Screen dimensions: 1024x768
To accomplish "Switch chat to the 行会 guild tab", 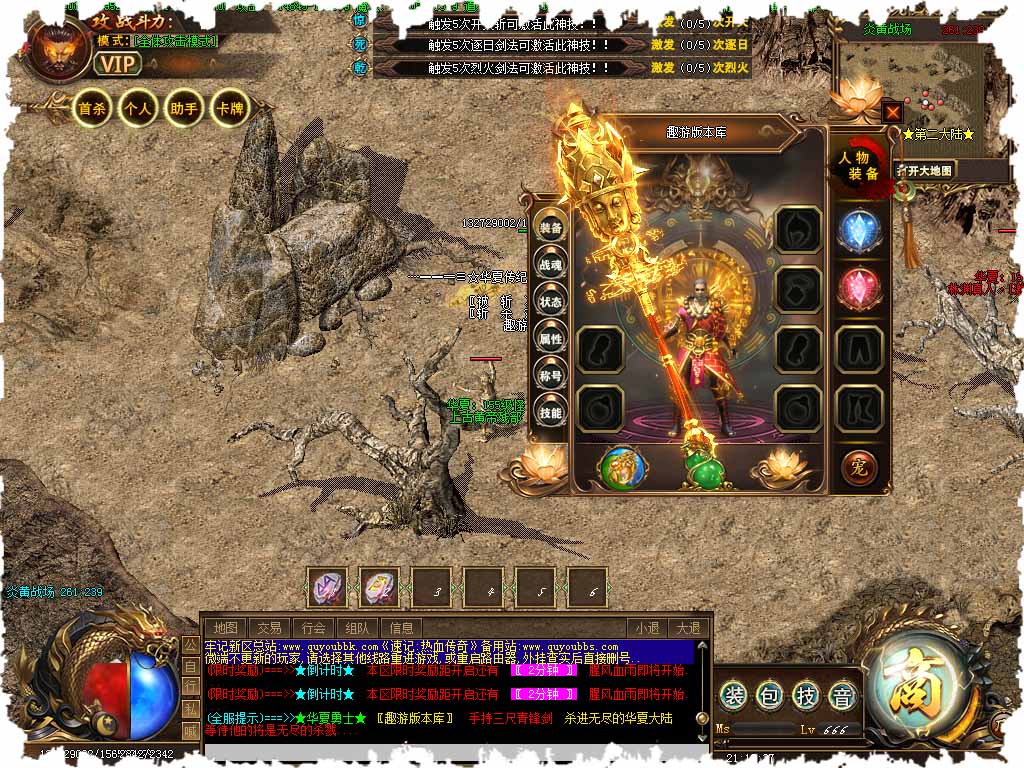I will (314, 628).
